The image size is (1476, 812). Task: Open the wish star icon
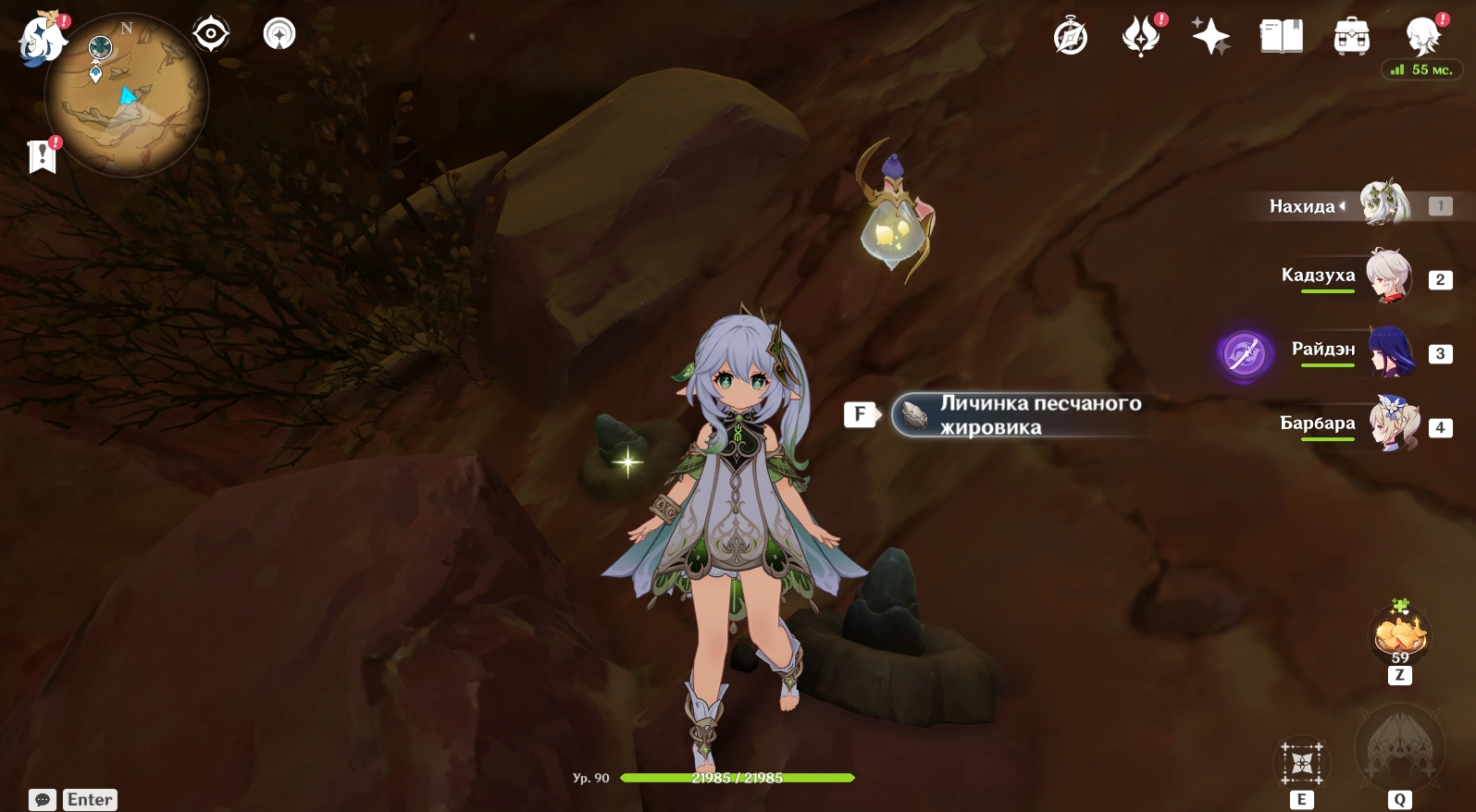click(1210, 37)
